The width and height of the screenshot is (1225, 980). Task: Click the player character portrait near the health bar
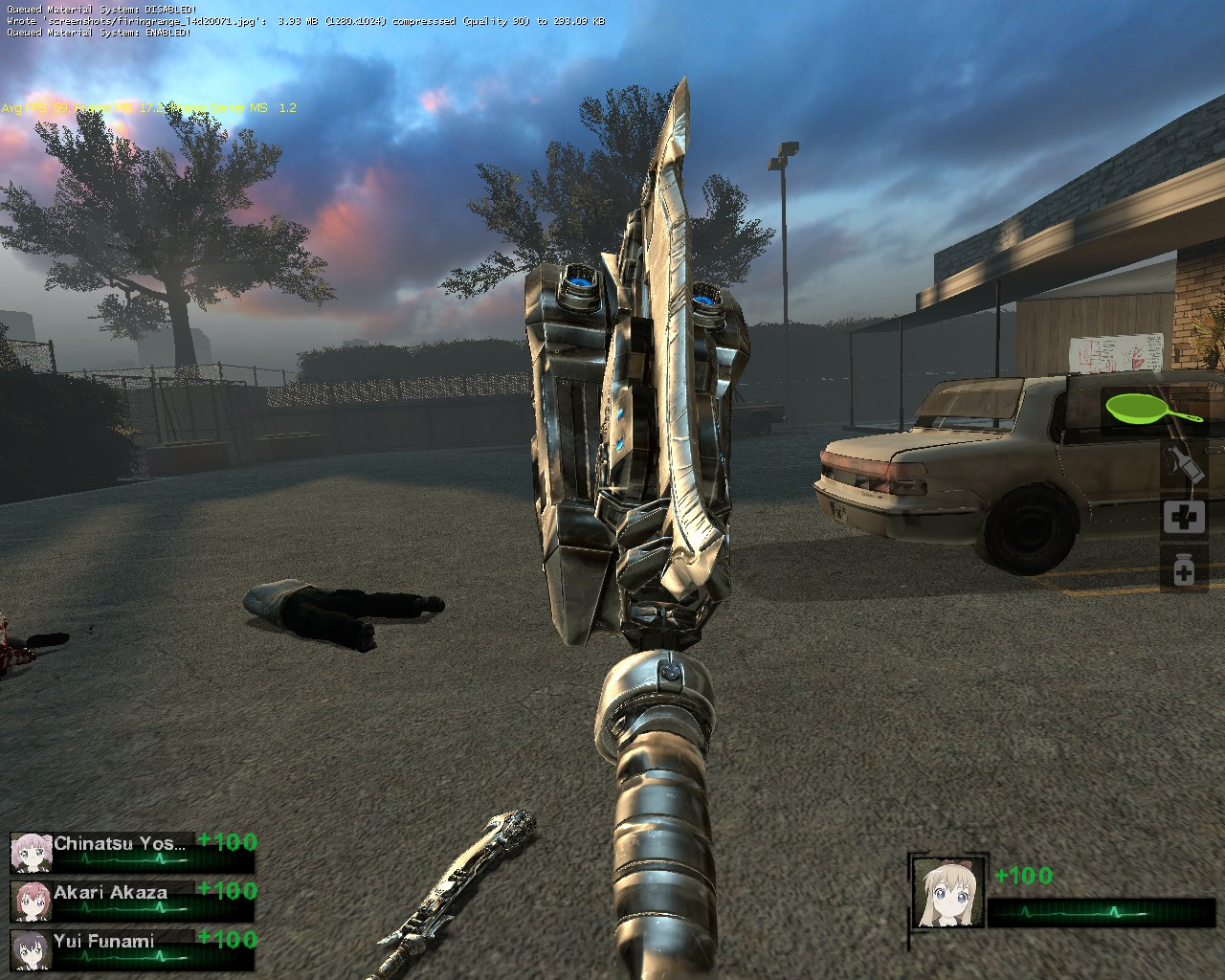948,892
